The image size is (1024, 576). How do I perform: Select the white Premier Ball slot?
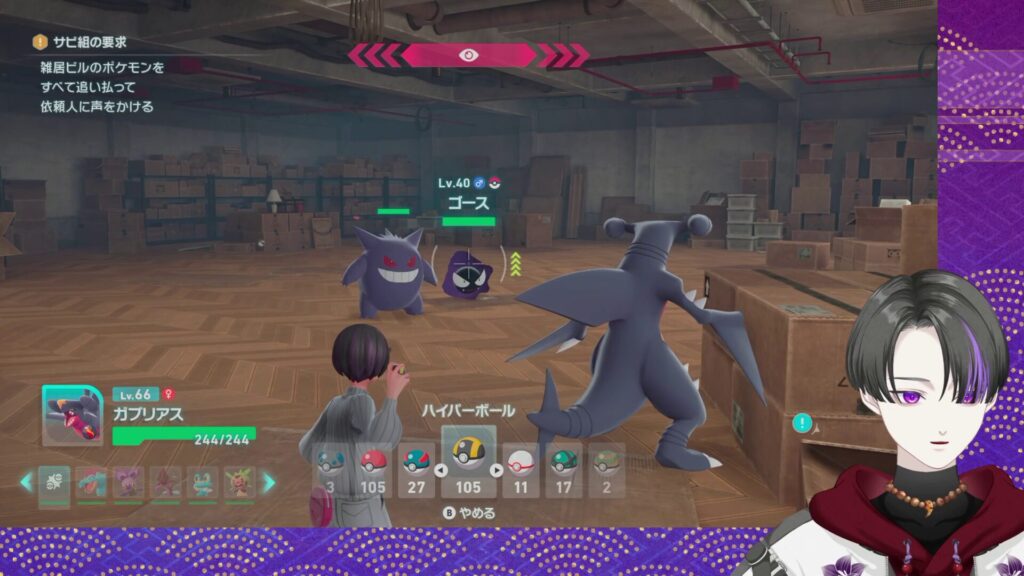(x=519, y=469)
